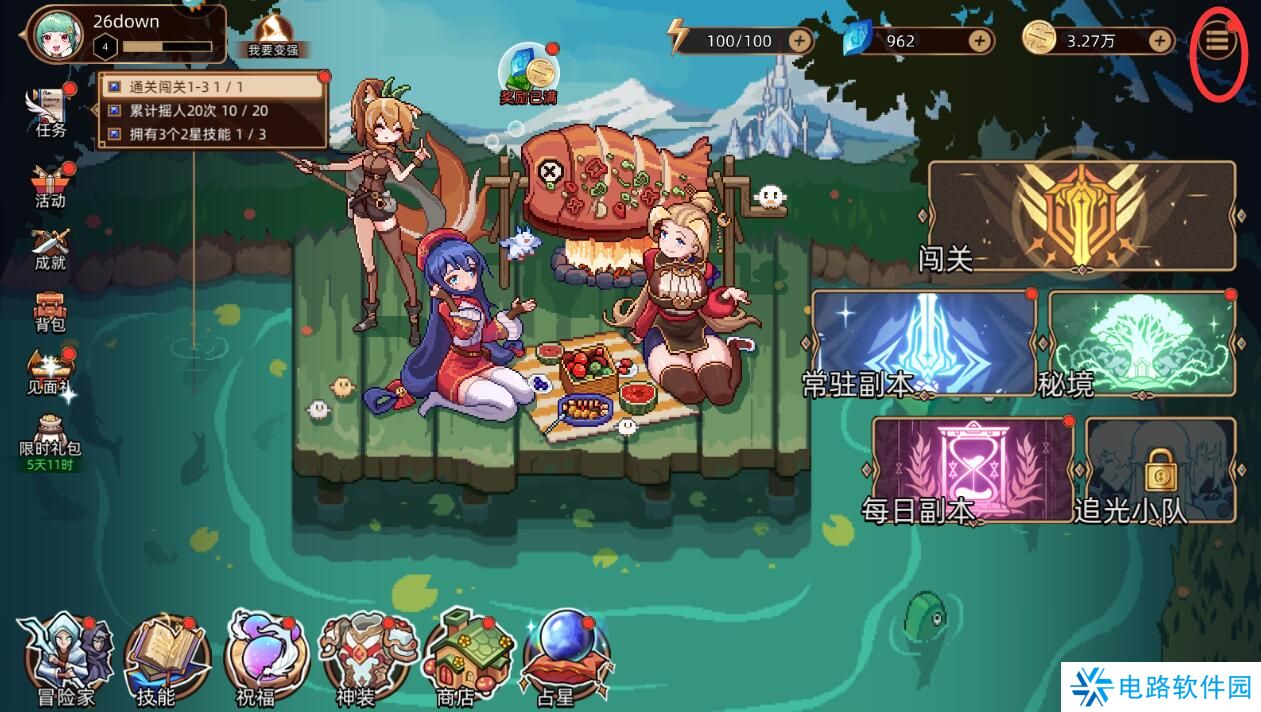Show the 活动 events gift icon
This screenshot has width=1261, height=712.
coord(50,185)
